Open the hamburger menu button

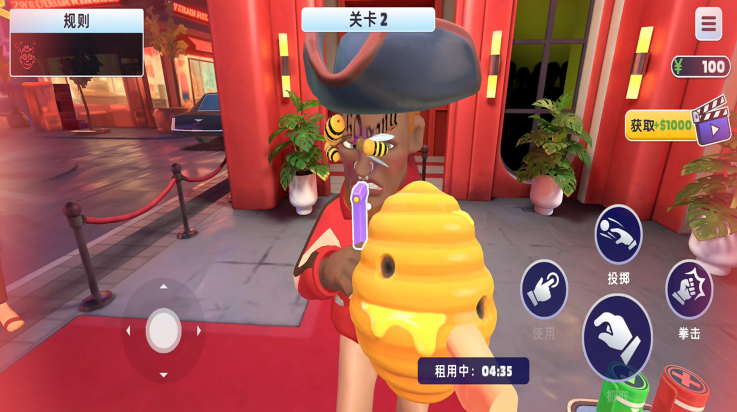tap(708, 24)
